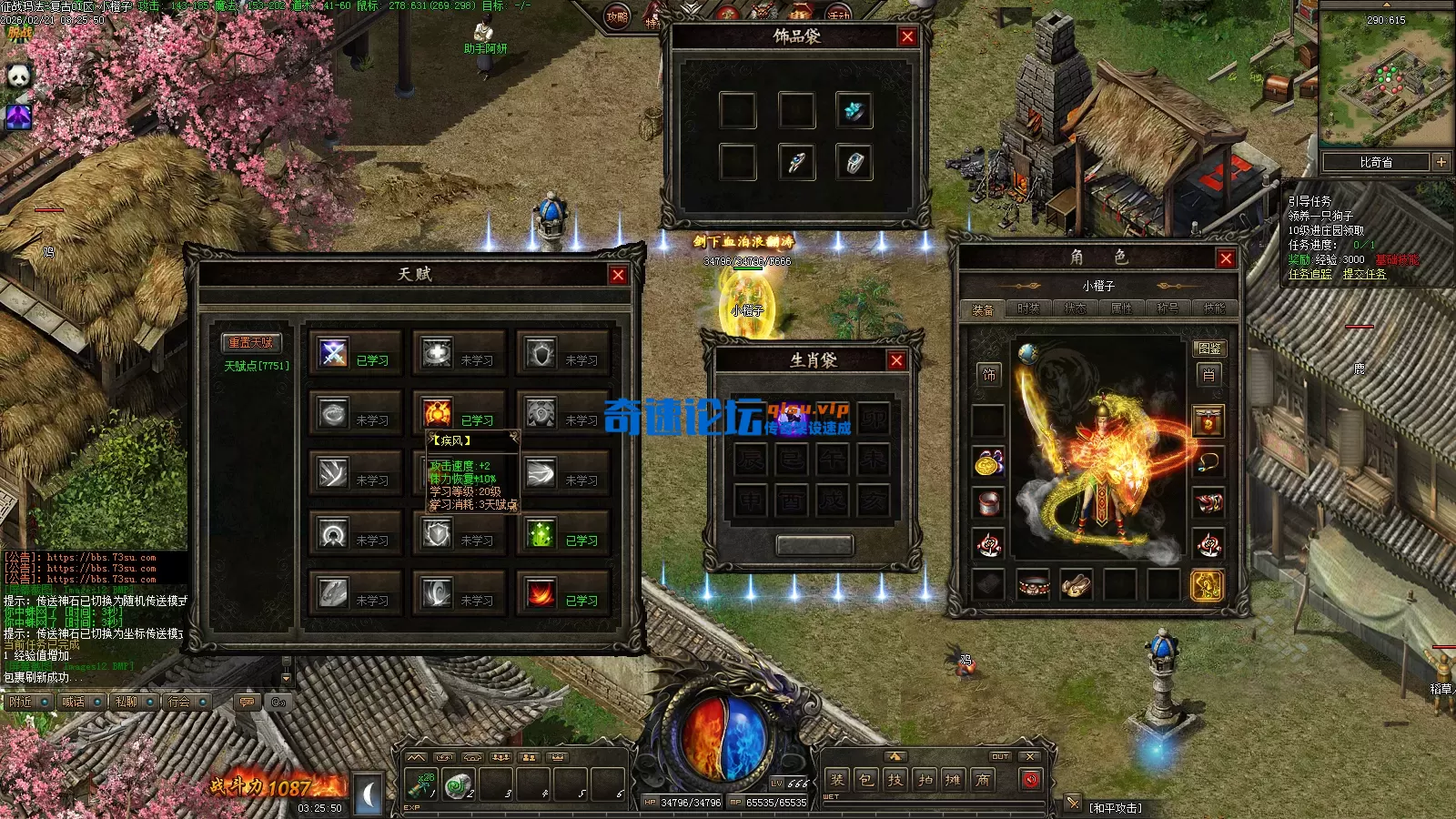1456x819 pixels.
Task: Close the 生肖袋 zodiac bag window
Action: coord(896,360)
